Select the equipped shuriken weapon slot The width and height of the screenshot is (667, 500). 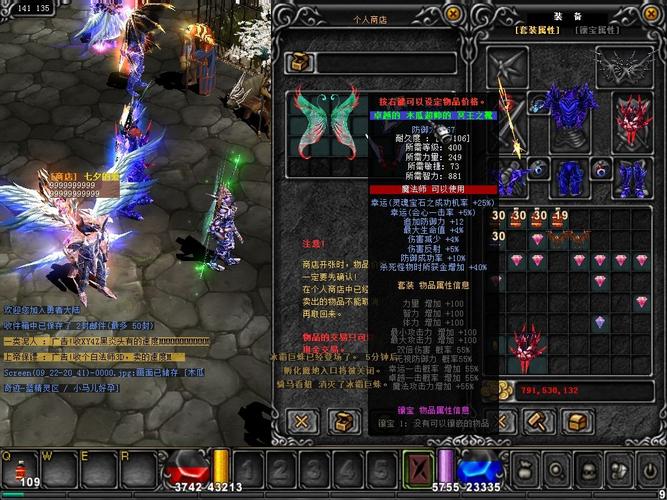click(x=507, y=66)
